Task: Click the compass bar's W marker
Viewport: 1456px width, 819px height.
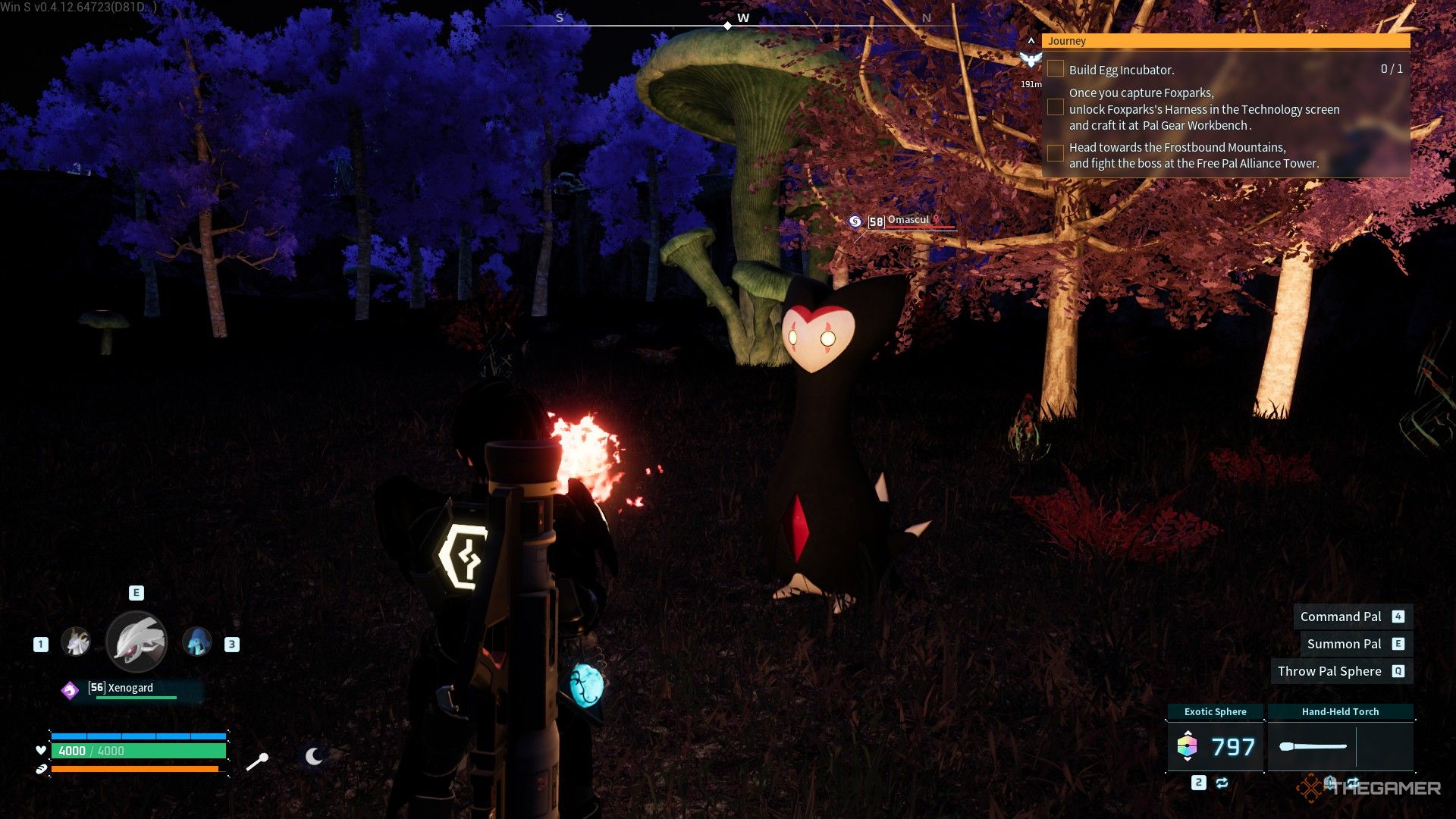Action: (742, 18)
